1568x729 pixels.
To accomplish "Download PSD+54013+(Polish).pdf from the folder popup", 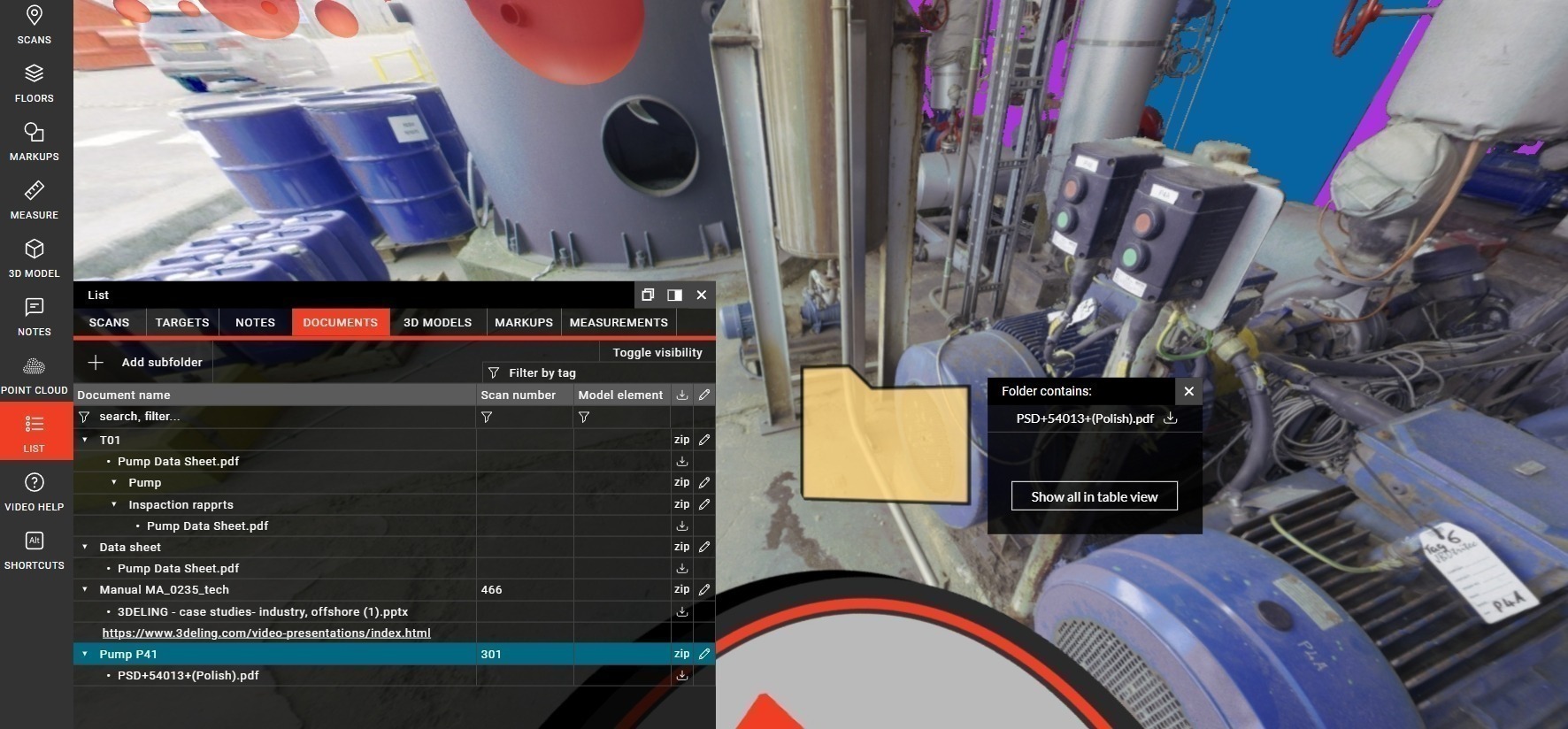I will point(1170,418).
